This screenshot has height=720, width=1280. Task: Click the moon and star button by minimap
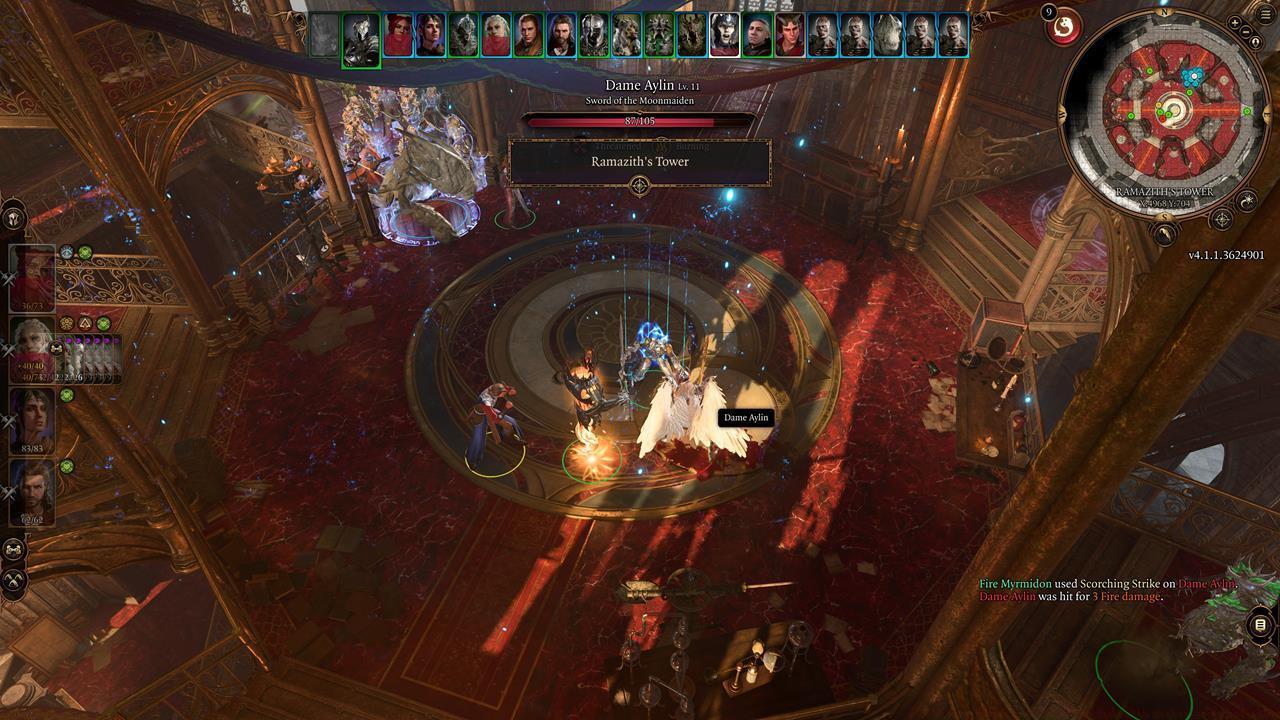click(x=1248, y=202)
